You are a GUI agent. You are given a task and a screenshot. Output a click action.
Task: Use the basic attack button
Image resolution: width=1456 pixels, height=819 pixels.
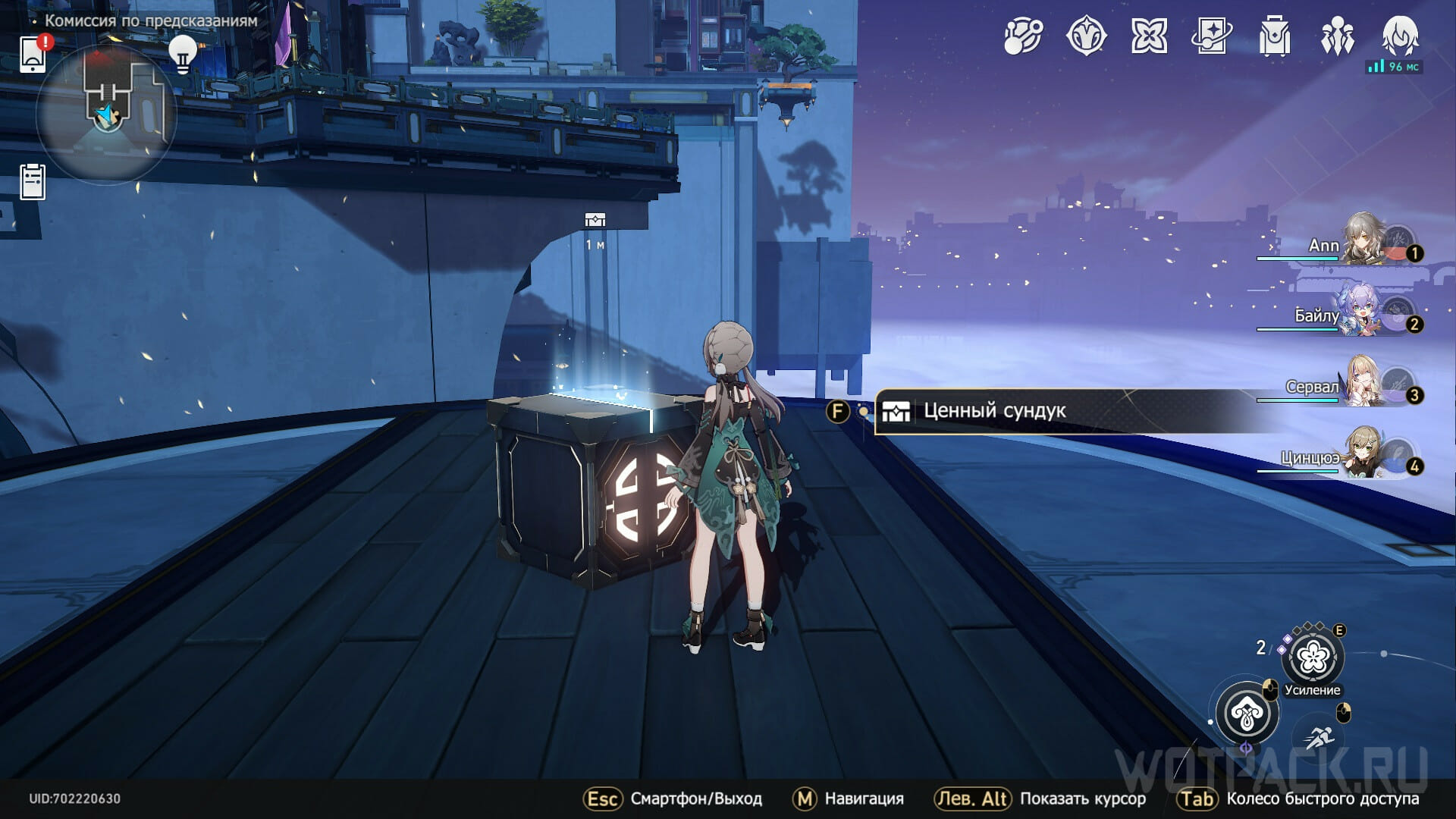(1247, 713)
